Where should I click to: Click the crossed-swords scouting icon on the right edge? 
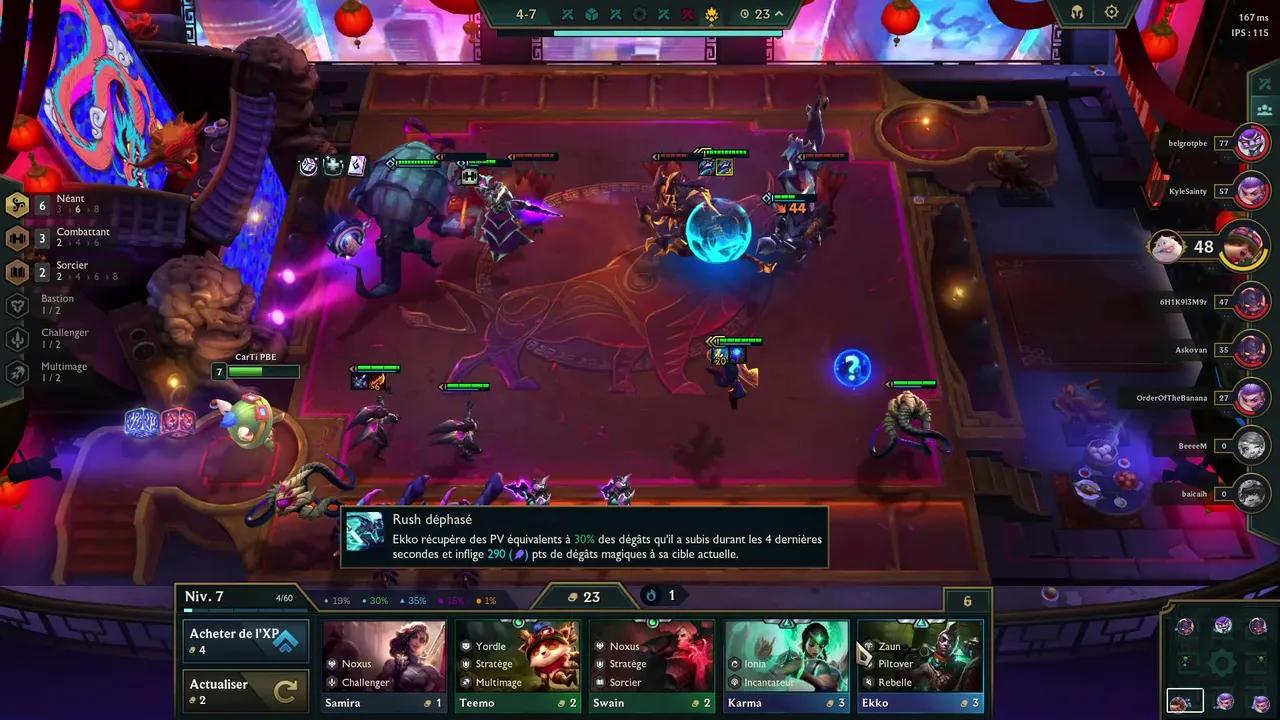point(1264,84)
